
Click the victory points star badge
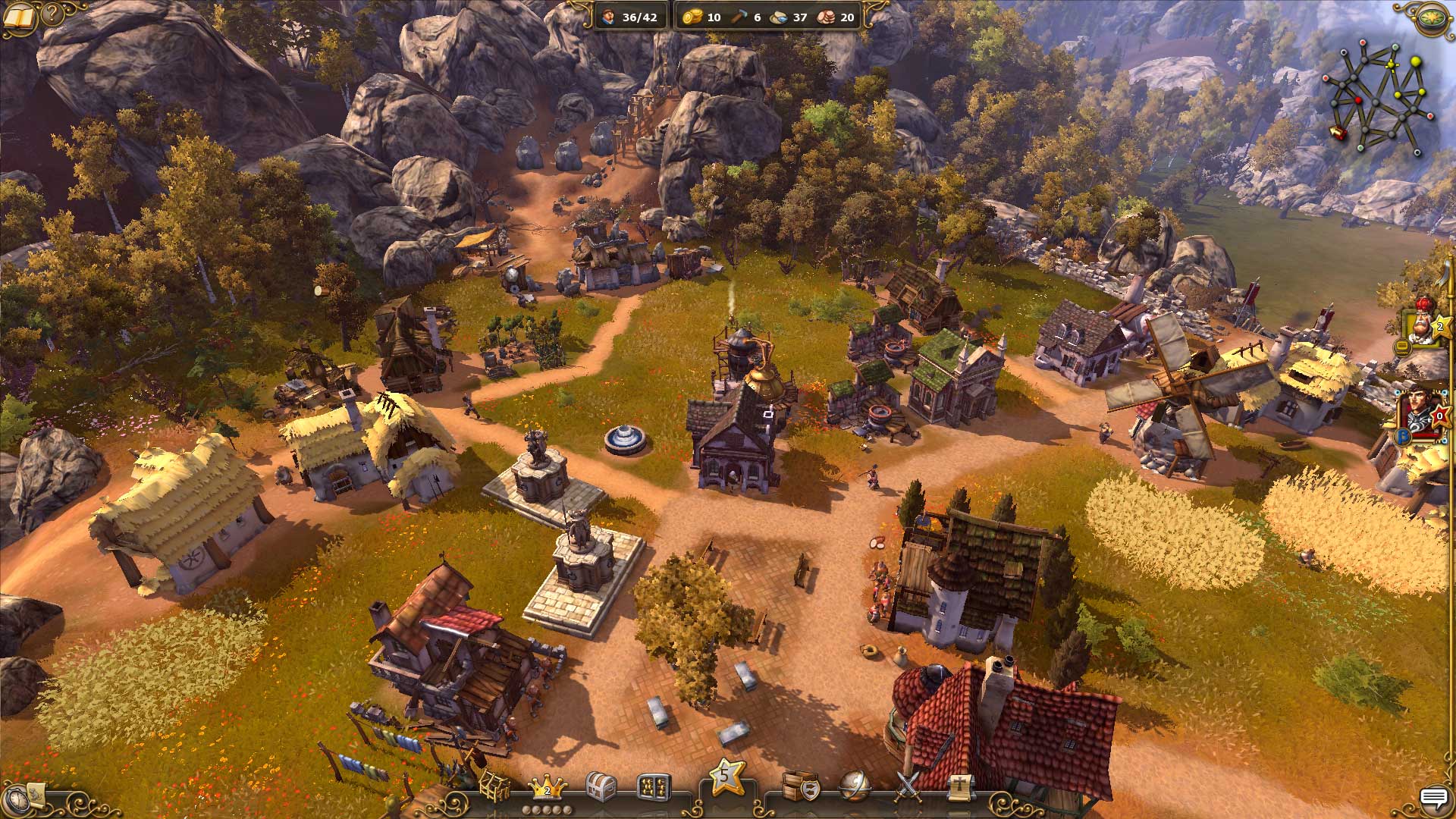click(726, 775)
